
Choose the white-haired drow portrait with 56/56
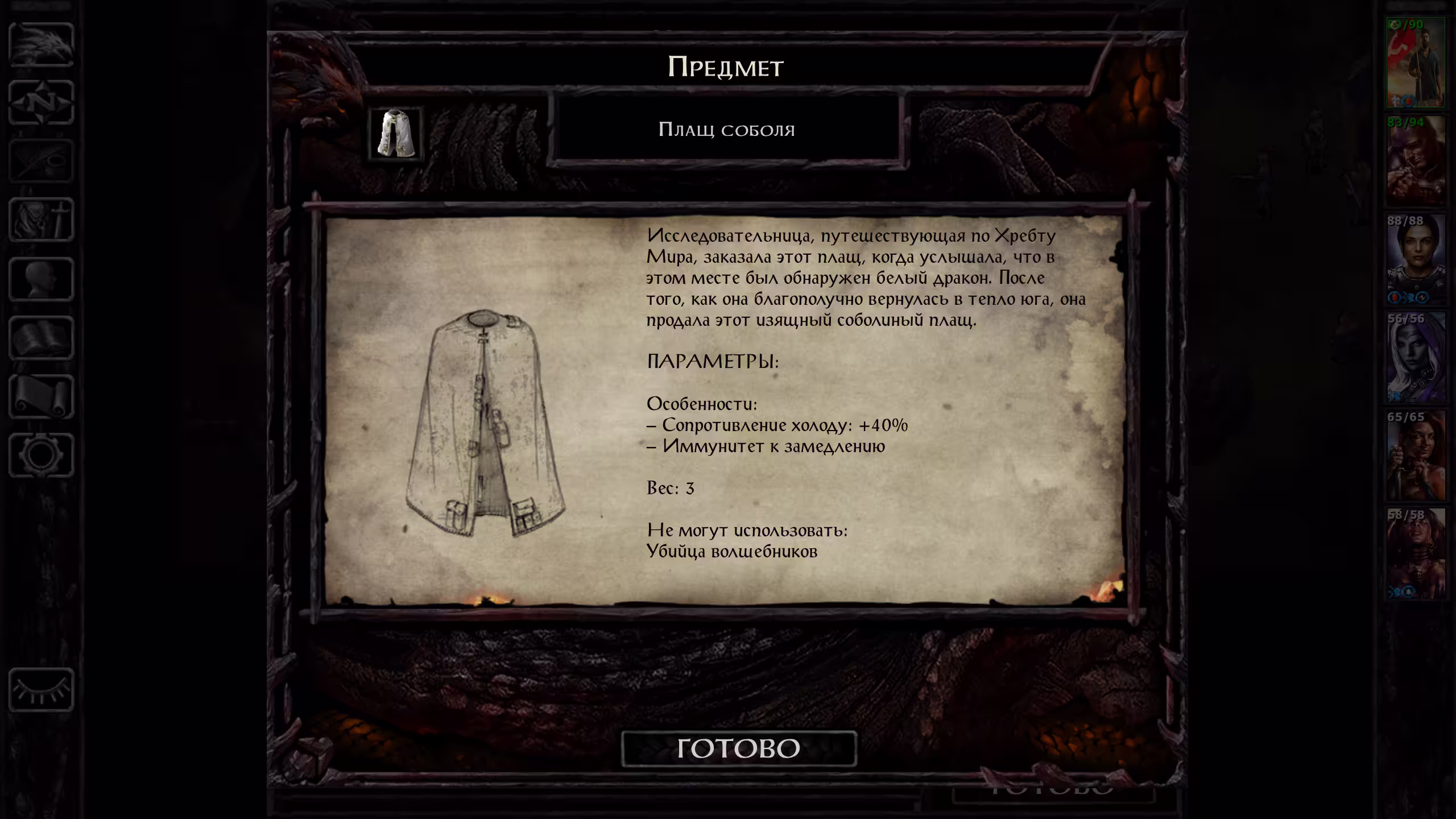(x=1416, y=358)
